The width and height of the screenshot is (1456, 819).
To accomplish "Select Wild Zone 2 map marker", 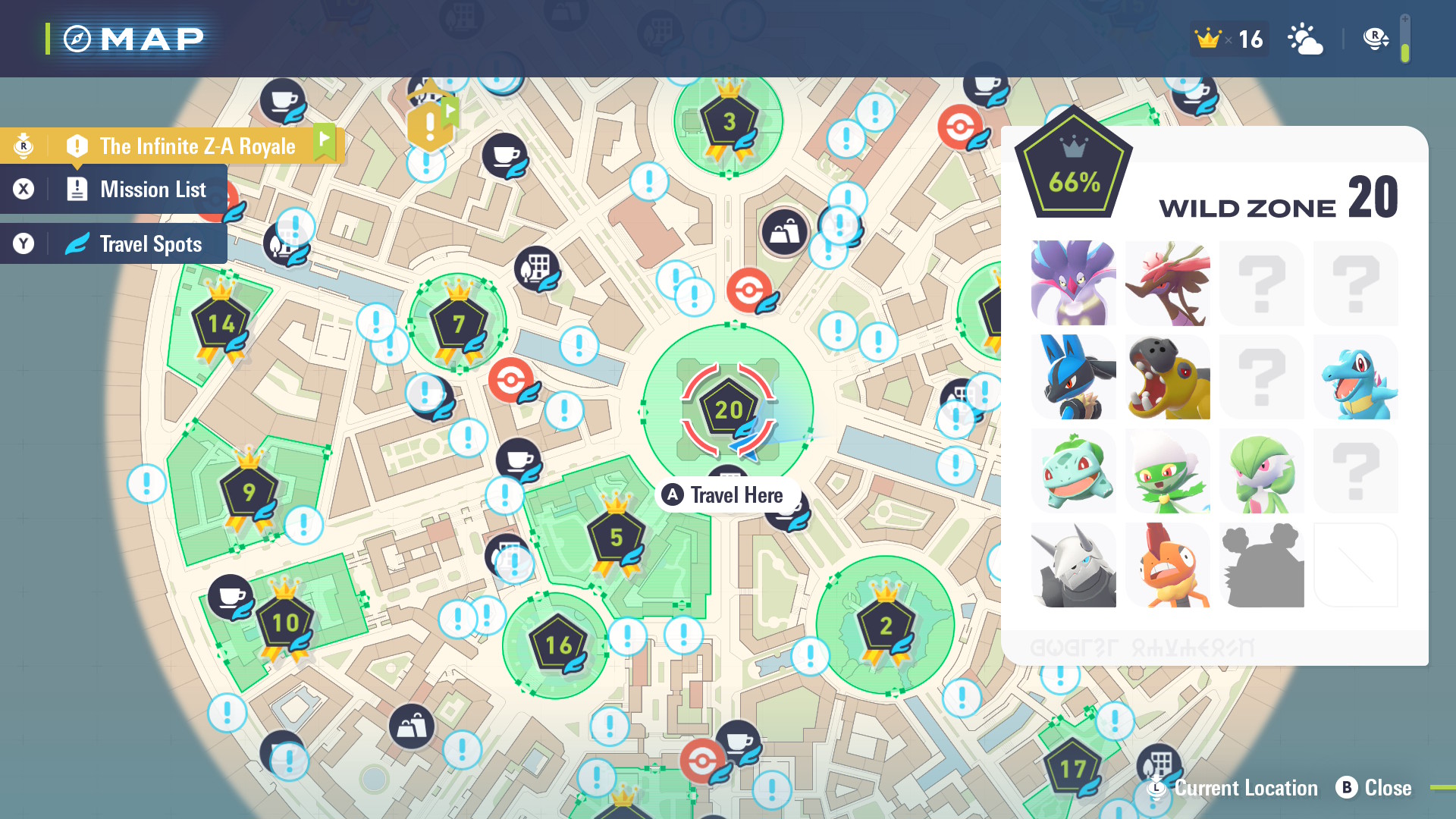I will [x=885, y=626].
